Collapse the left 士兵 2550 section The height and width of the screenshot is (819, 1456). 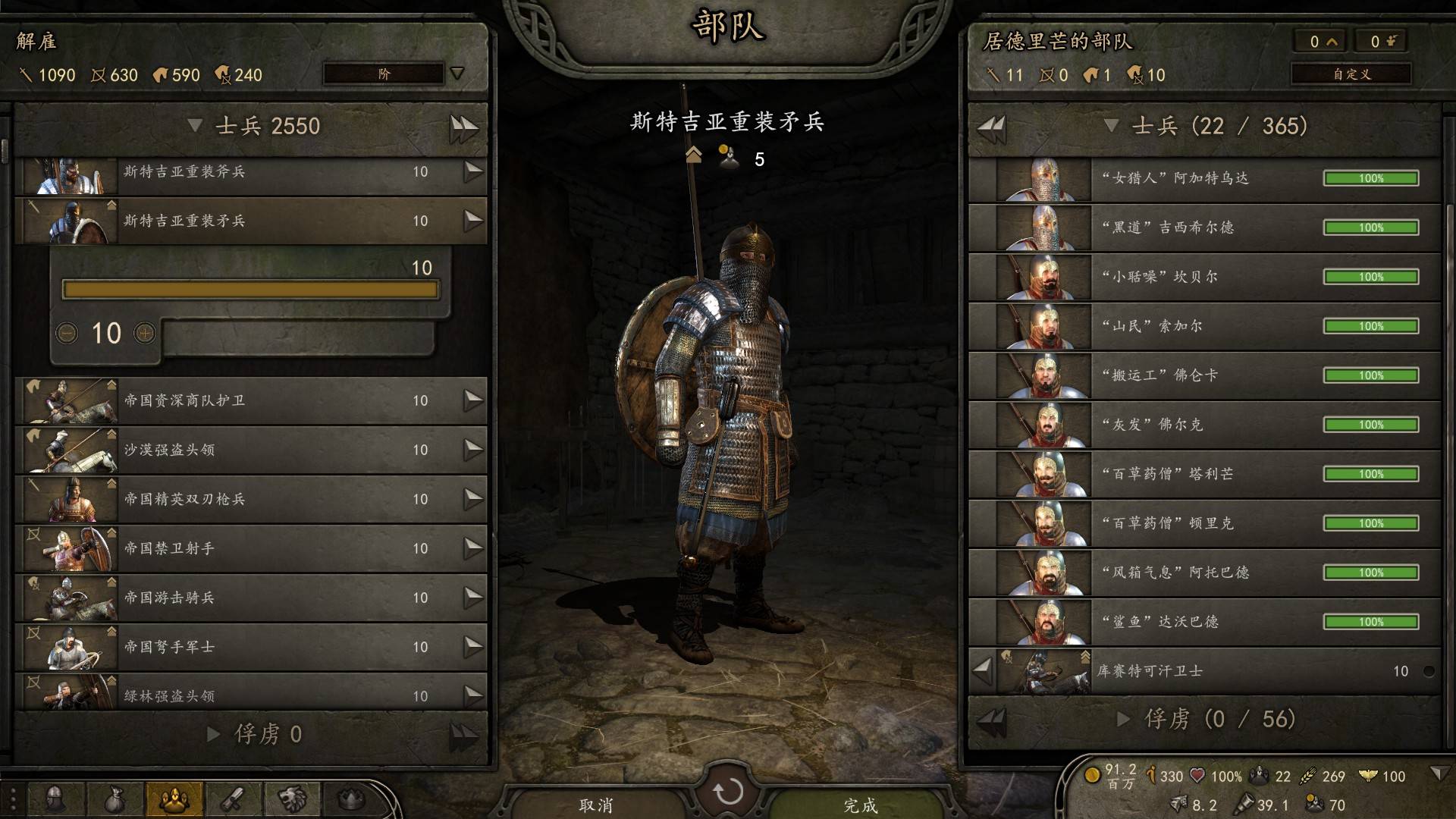click(x=195, y=126)
